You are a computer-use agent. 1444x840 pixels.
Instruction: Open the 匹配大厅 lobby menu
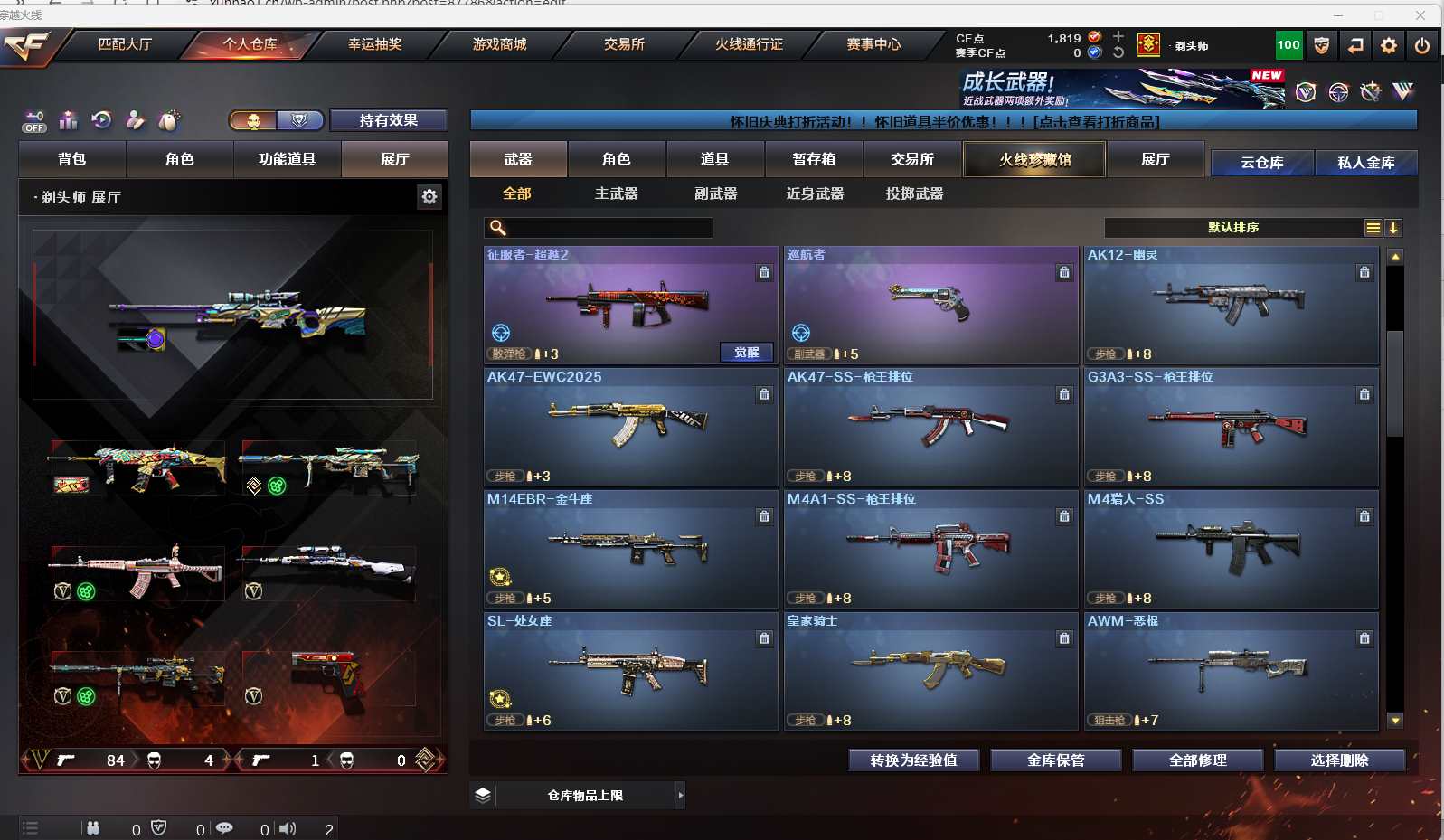coord(125,44)
